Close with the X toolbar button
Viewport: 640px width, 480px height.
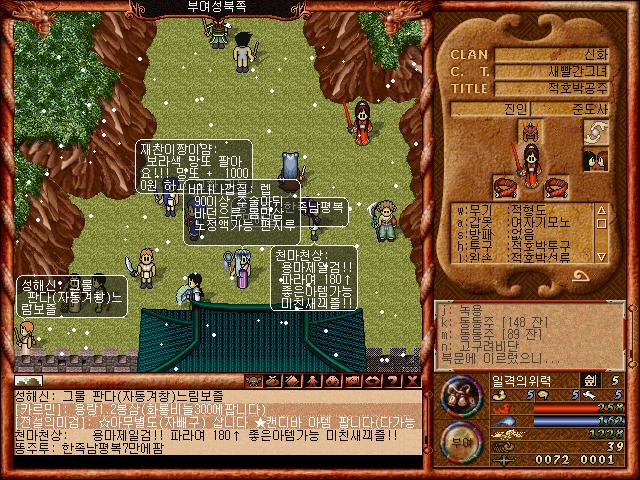click(412, 381)
